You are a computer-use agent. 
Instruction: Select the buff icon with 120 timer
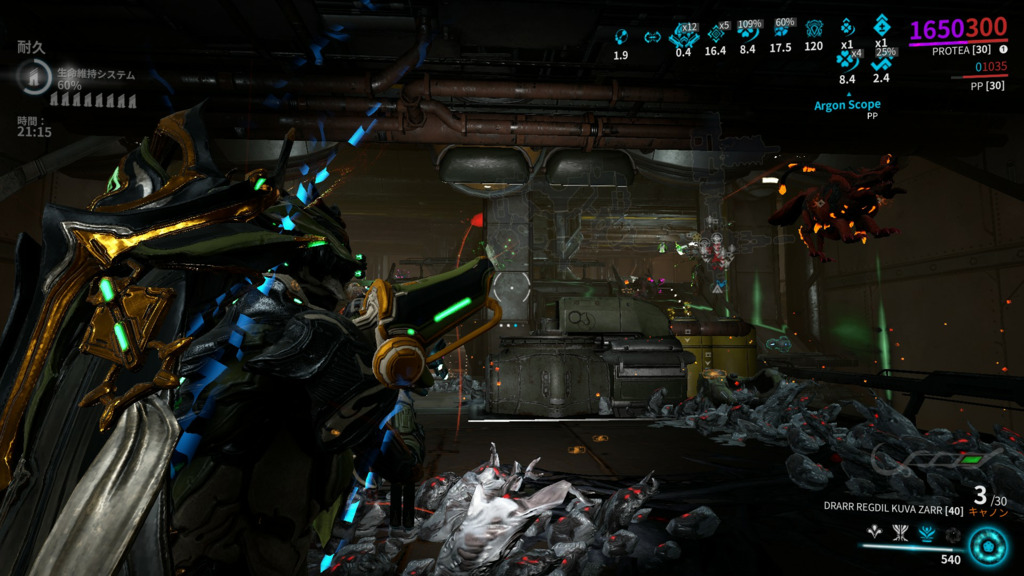[814, 29]
